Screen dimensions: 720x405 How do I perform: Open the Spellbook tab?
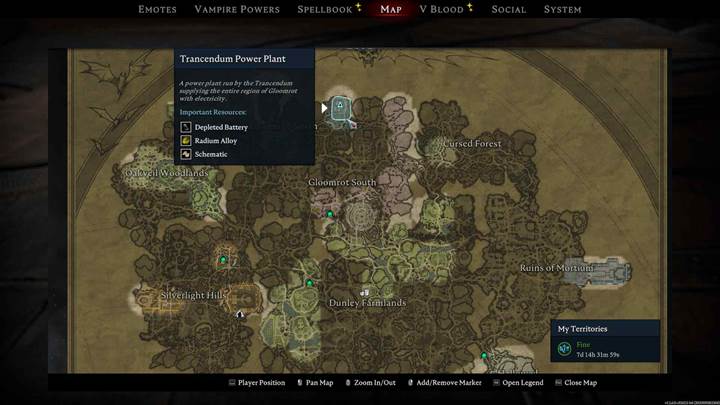[324, 10]
